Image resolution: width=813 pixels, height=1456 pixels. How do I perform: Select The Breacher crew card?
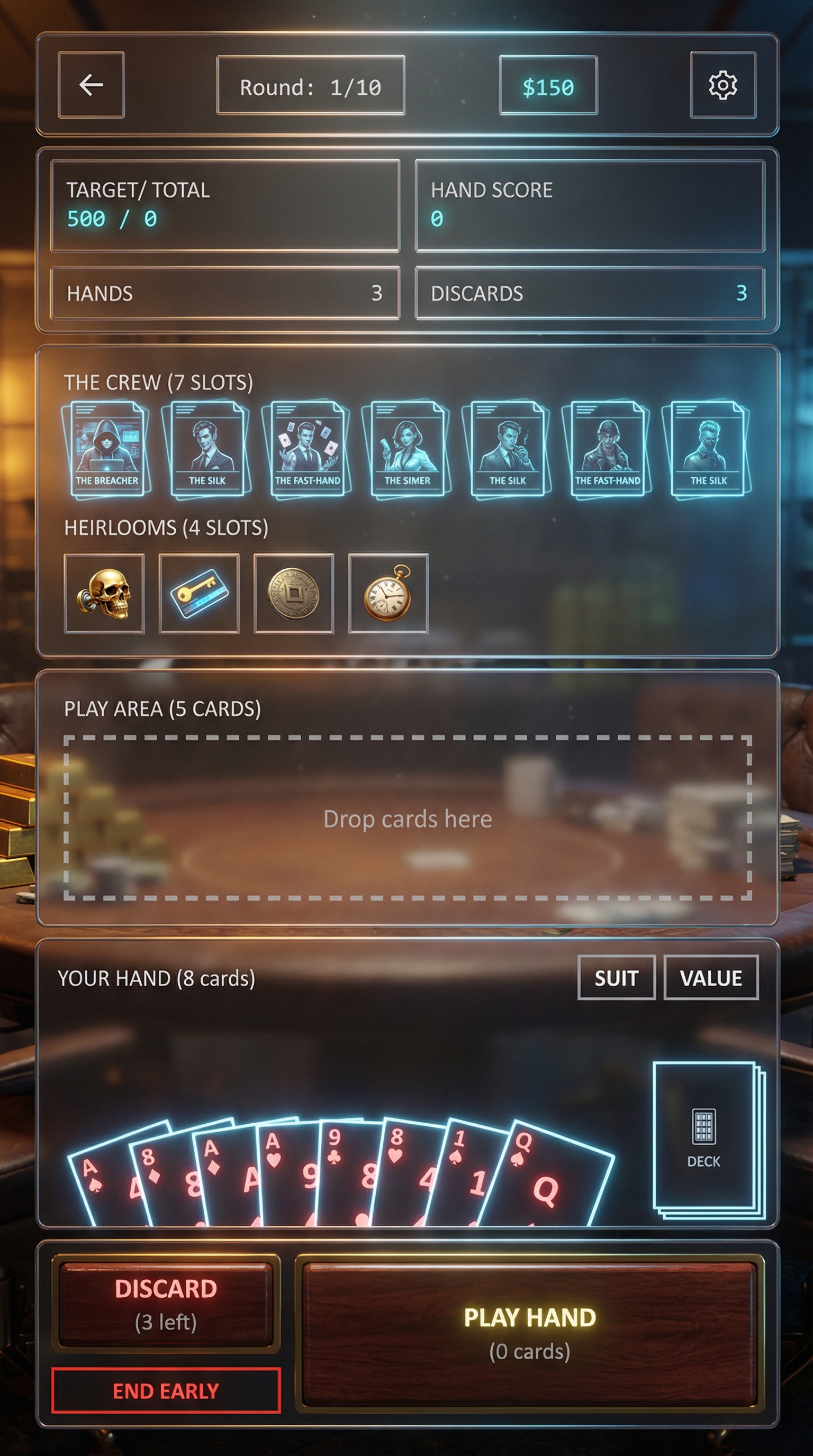(x=106, y=449)
